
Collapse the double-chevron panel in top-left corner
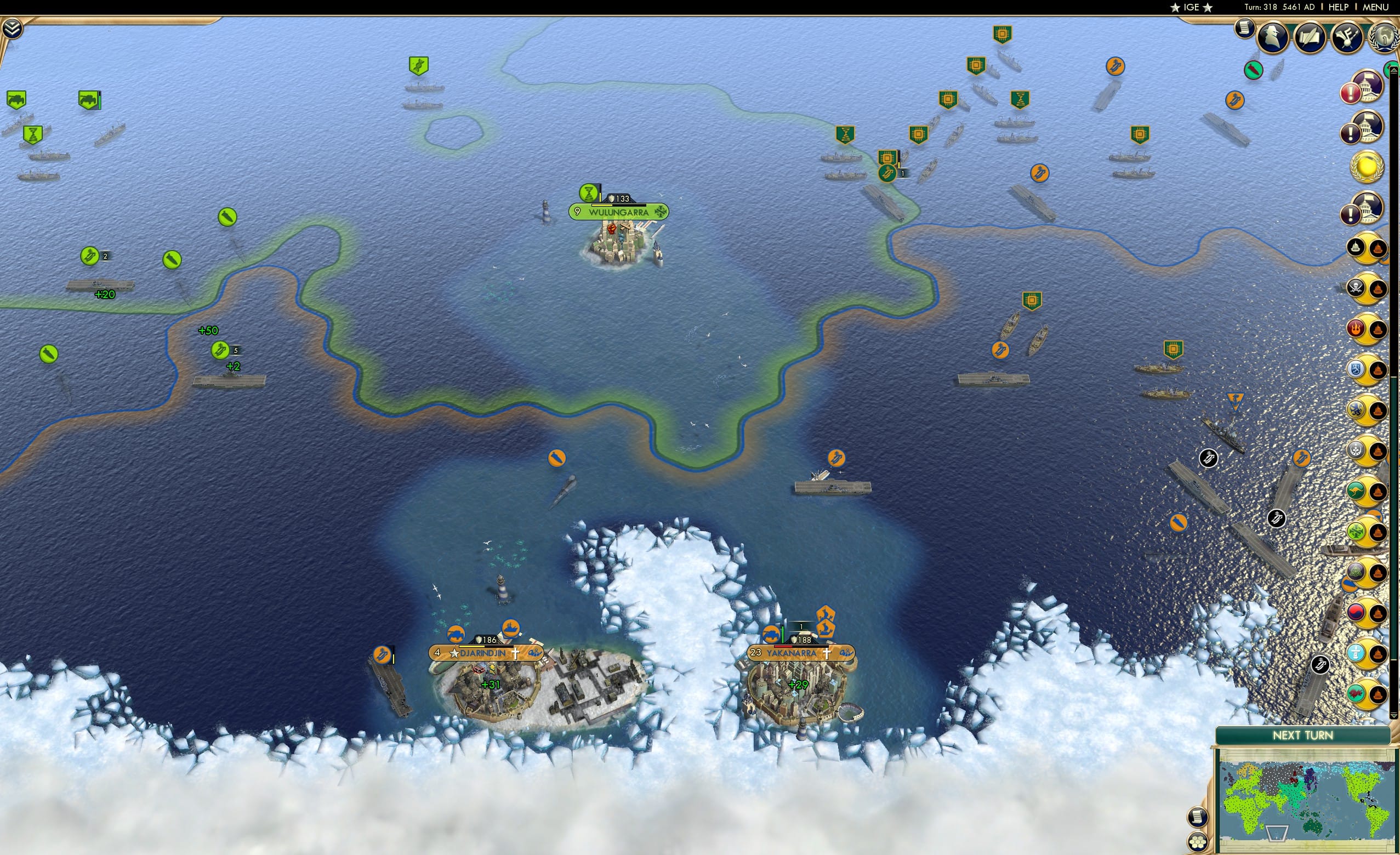13,30
